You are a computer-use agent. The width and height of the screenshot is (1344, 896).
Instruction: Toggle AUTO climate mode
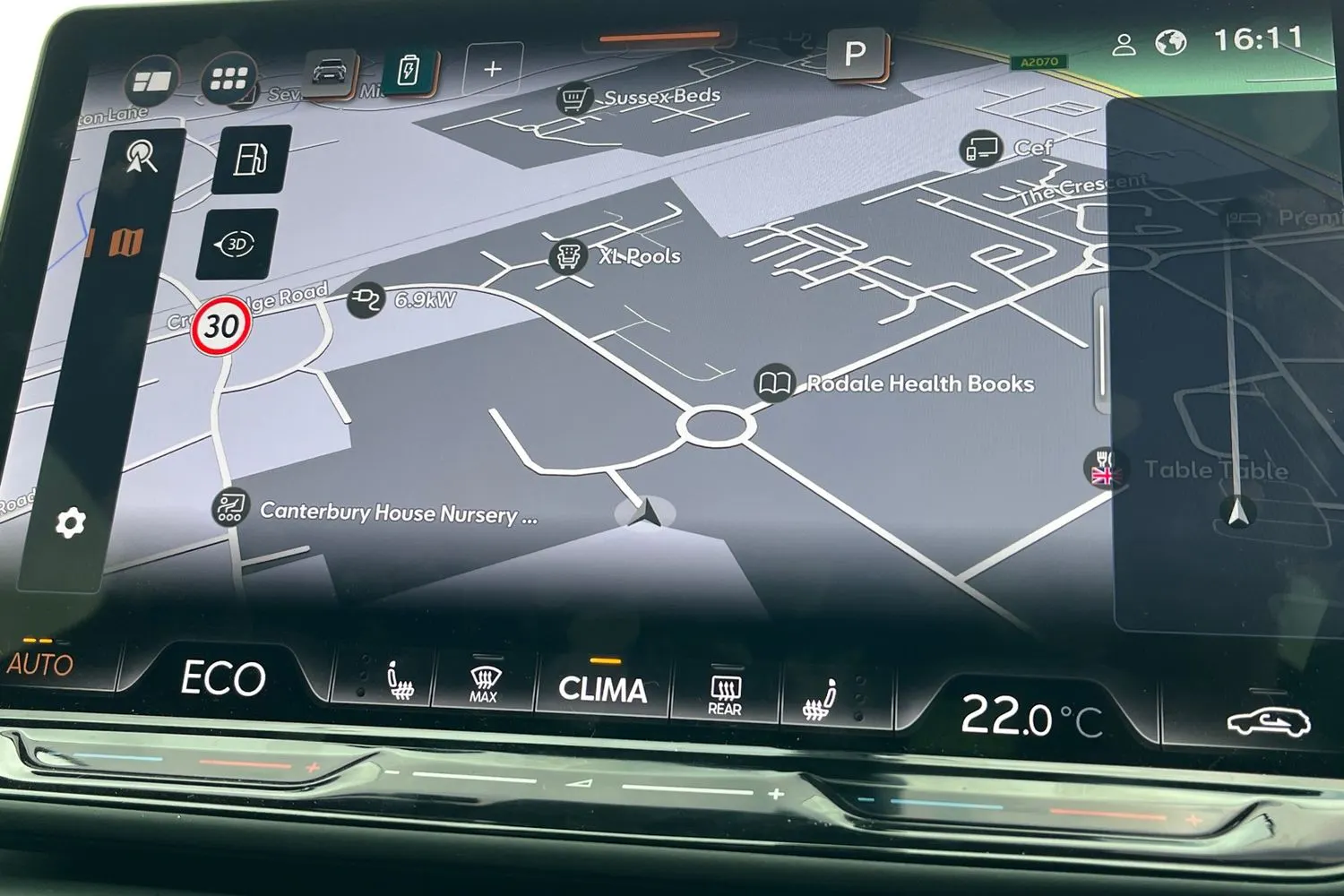39,664
